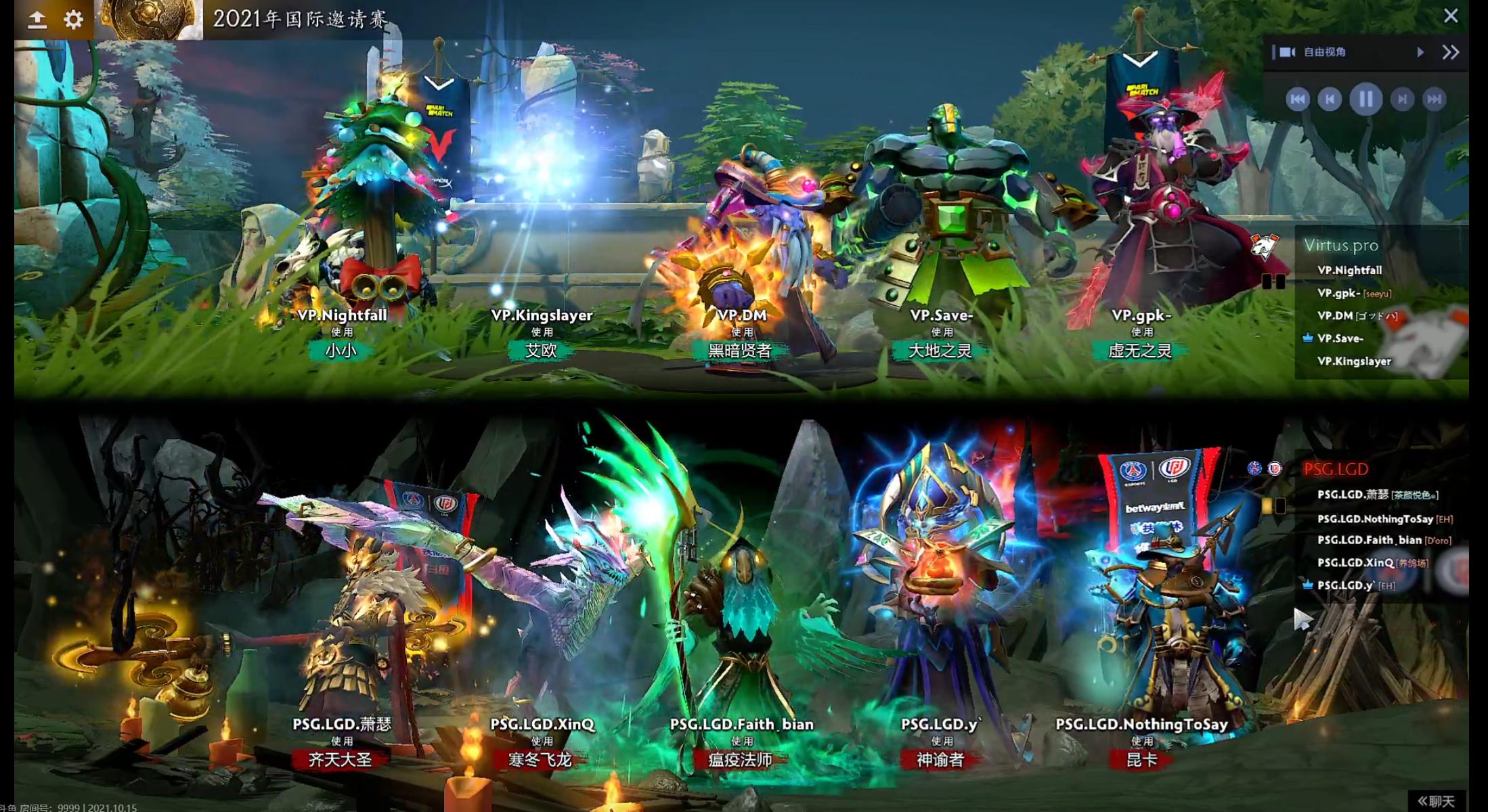Screen dimensions: 1488x812
Task: Click the thumbs-up icon beside VP.Save-
Action: point(1307,338)
